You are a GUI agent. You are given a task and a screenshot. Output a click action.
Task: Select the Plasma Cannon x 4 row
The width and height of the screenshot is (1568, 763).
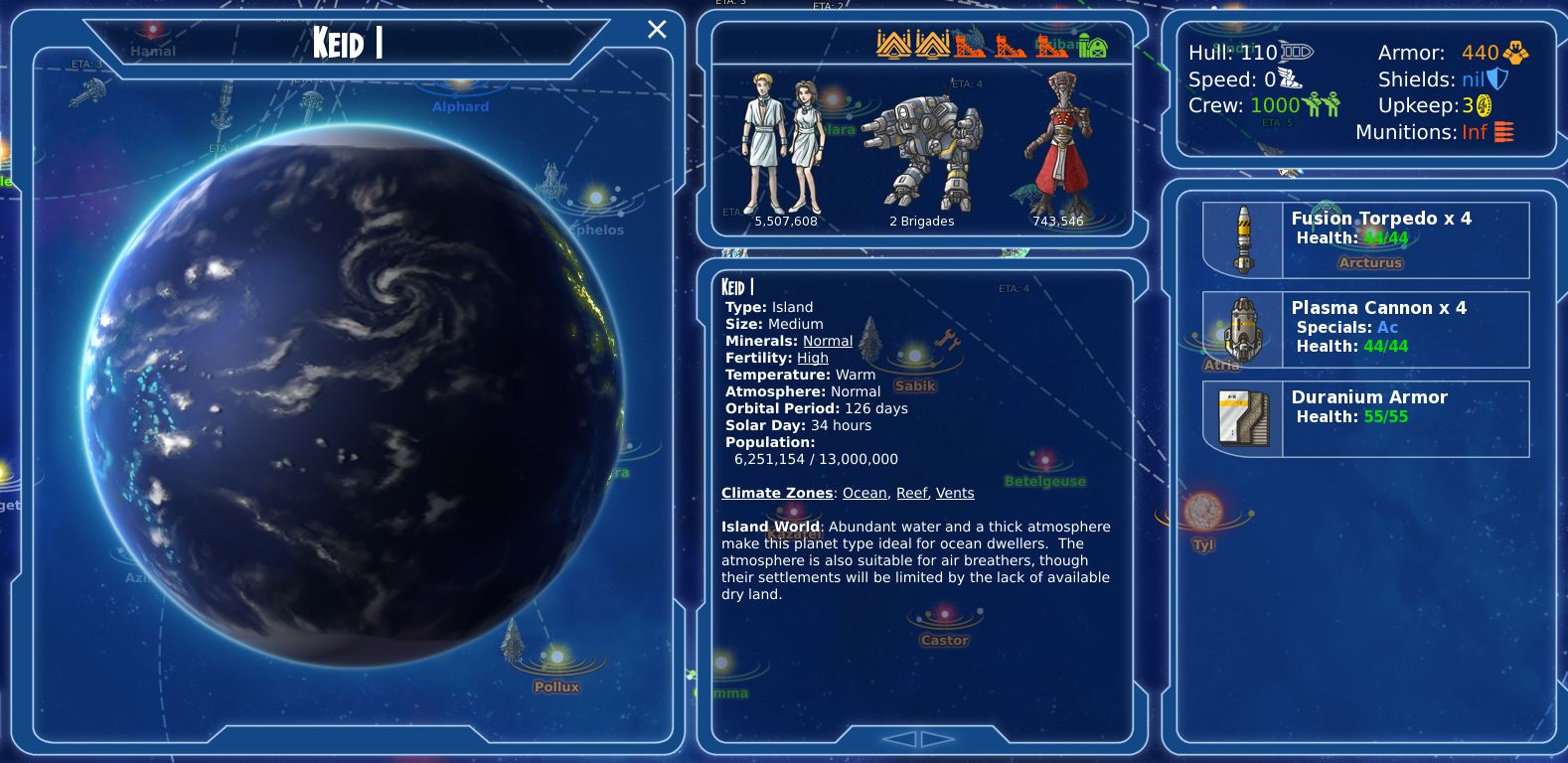pyautogui.click(x=1365, y=328)
